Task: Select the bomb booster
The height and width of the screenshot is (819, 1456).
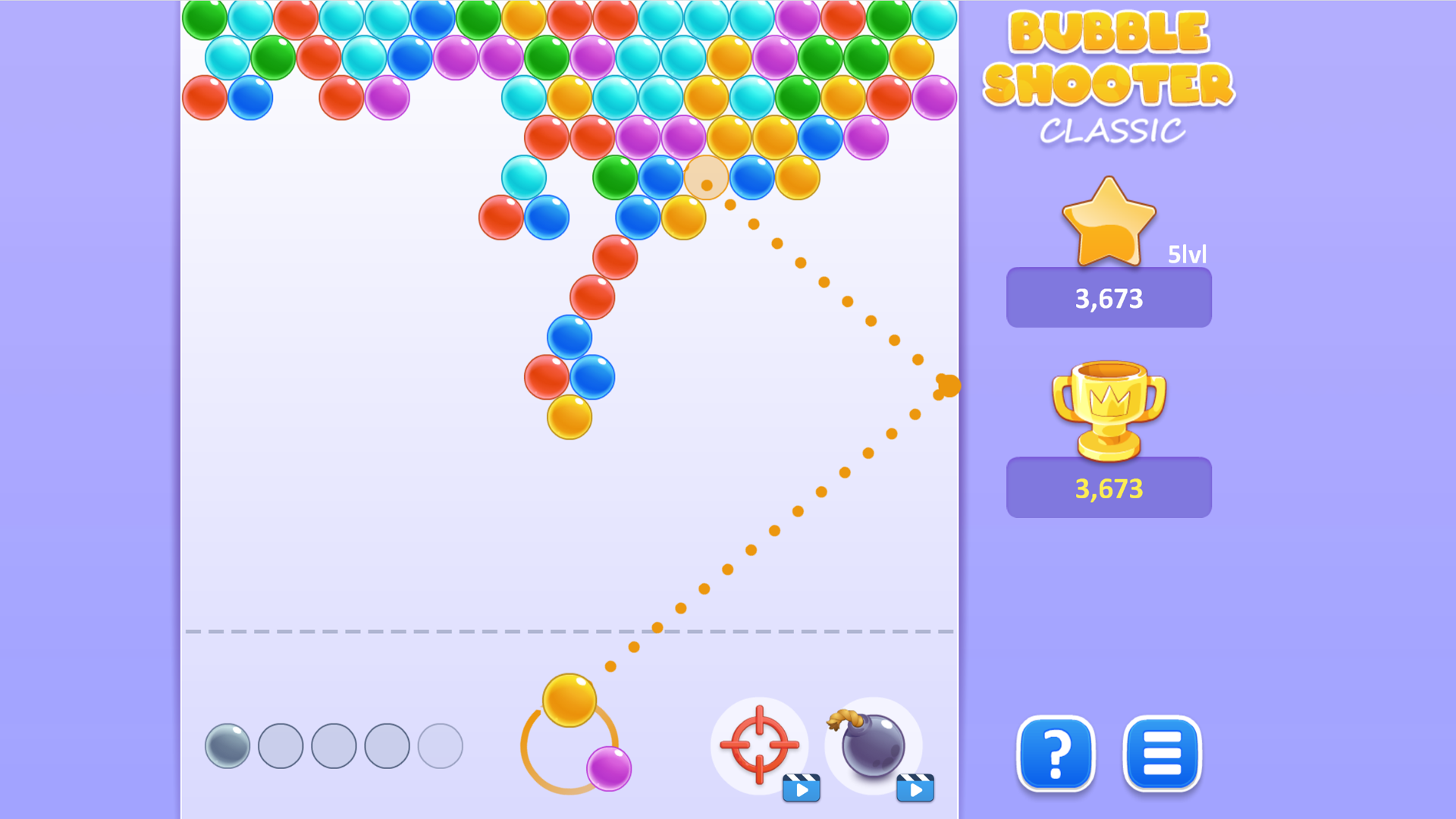Action: [x=874, y=747]
